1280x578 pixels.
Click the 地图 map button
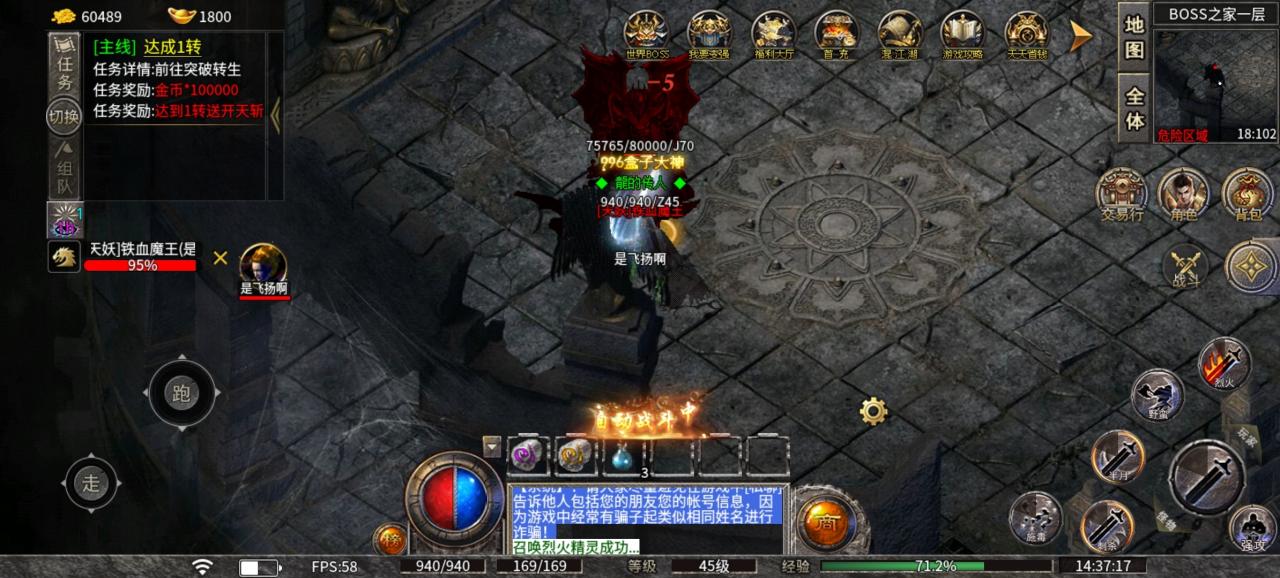pyautogui.click(x=1134, y=37)
